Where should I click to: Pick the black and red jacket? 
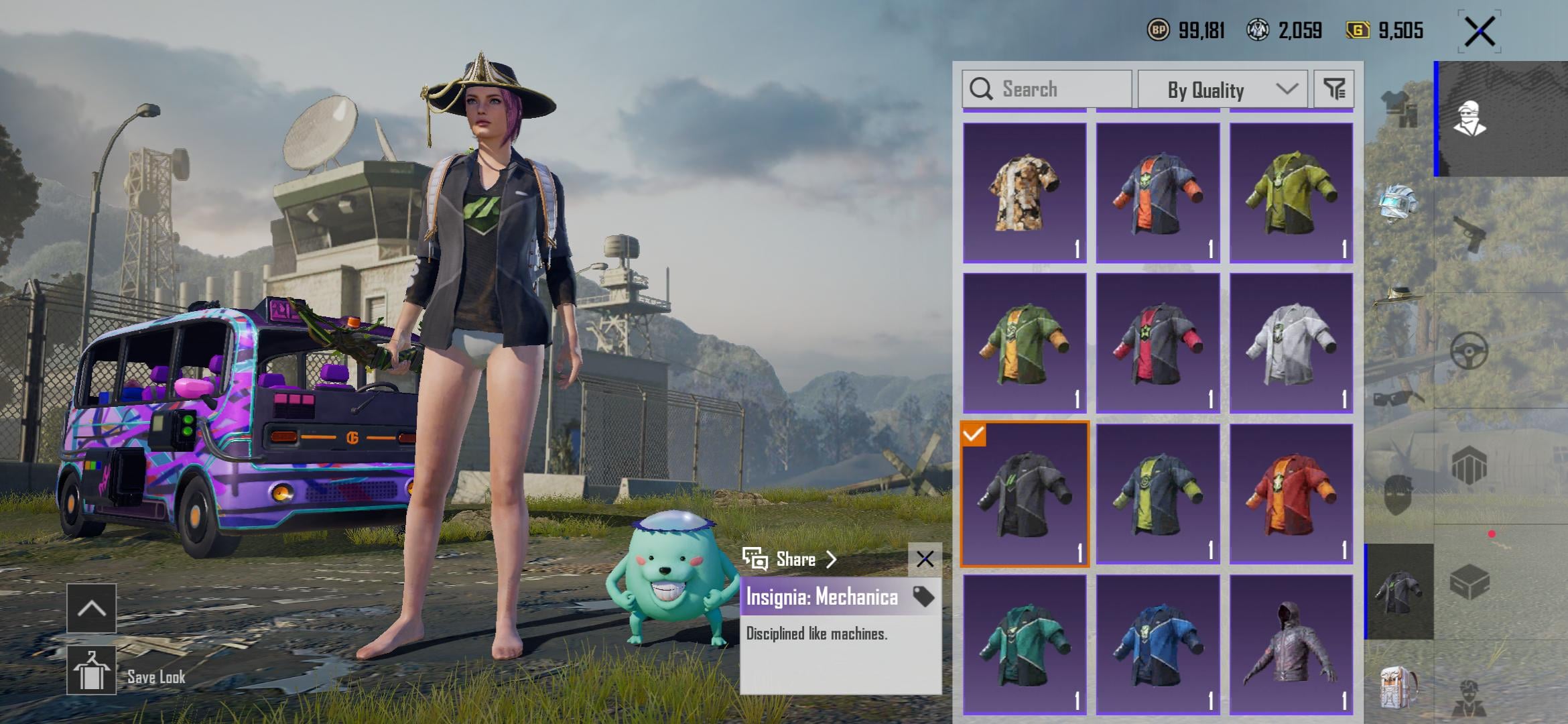(1158, 343)
